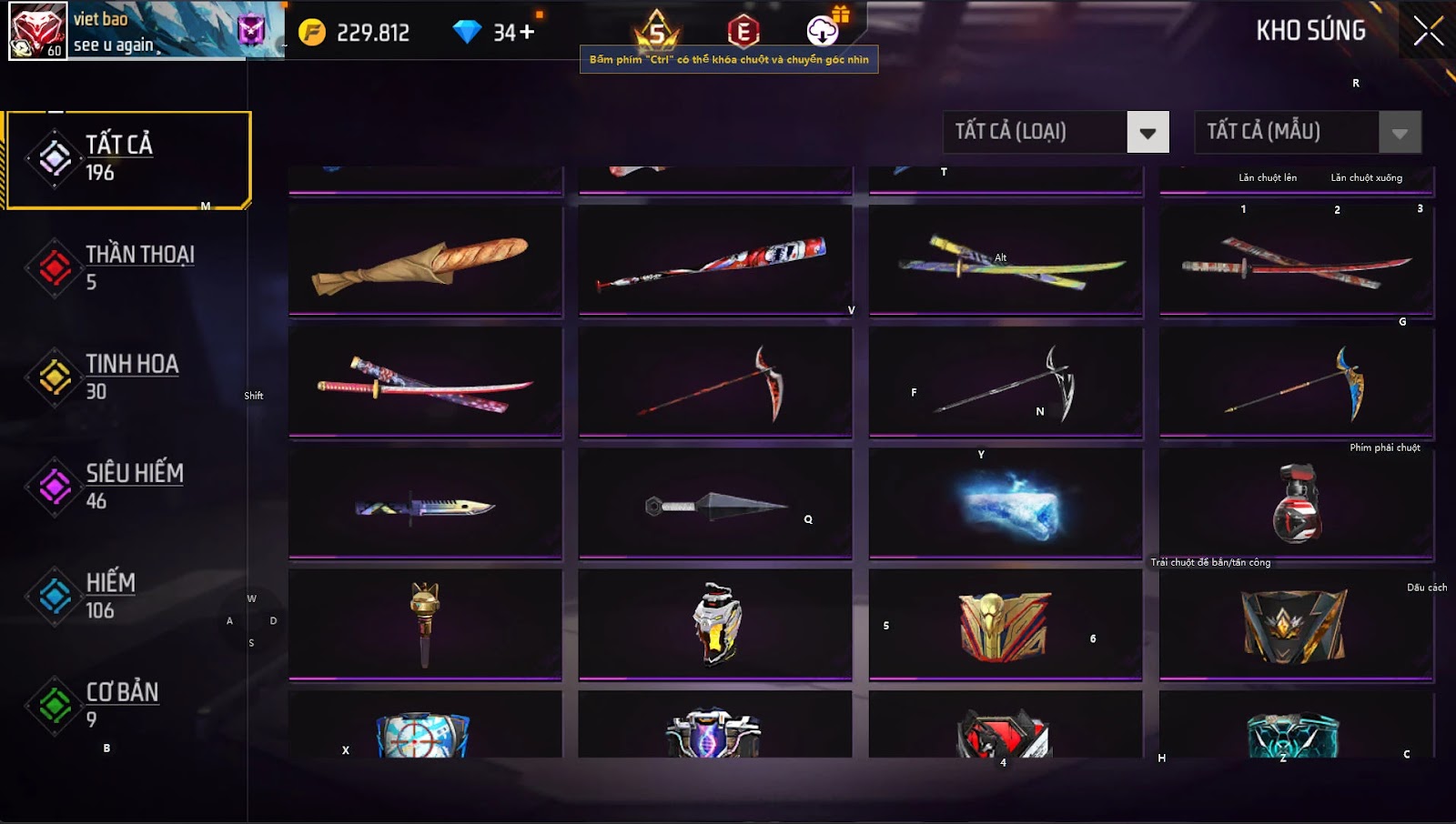
Task: Switch to the Thần Thoại rarity tab
Action: (127, 267)
